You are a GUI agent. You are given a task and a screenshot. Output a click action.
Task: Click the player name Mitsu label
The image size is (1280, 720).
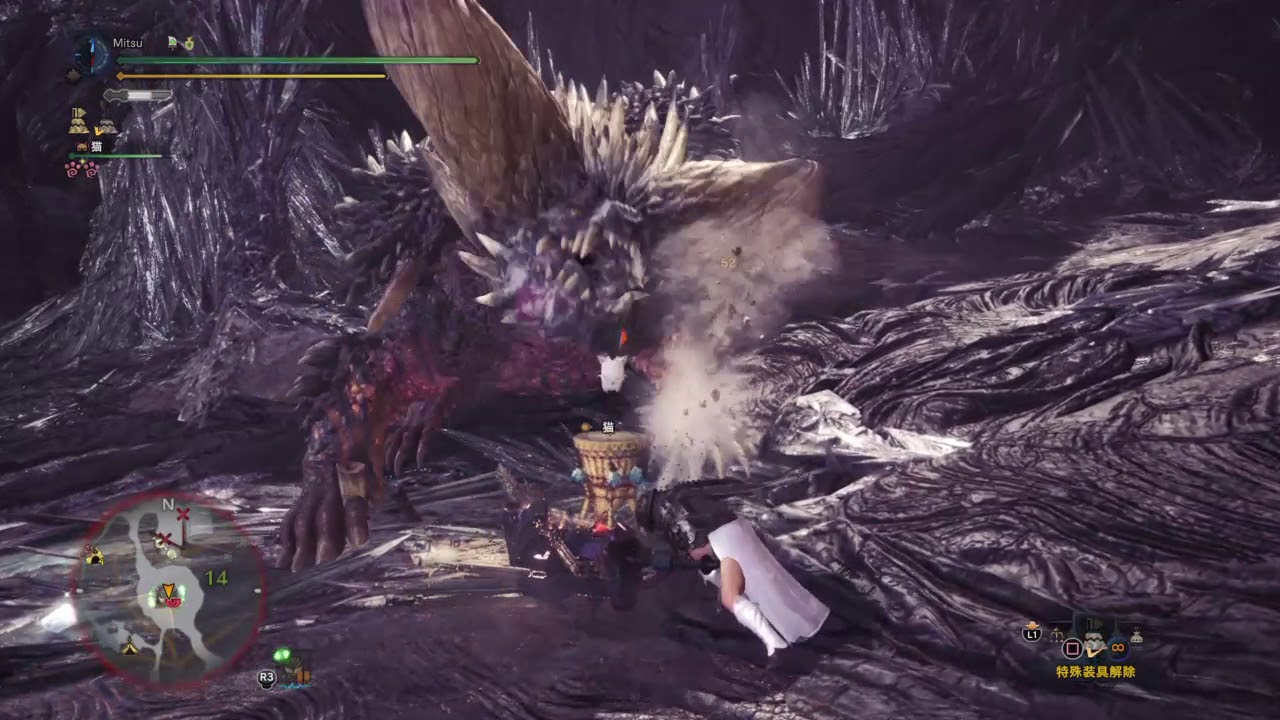click(128, 44)
